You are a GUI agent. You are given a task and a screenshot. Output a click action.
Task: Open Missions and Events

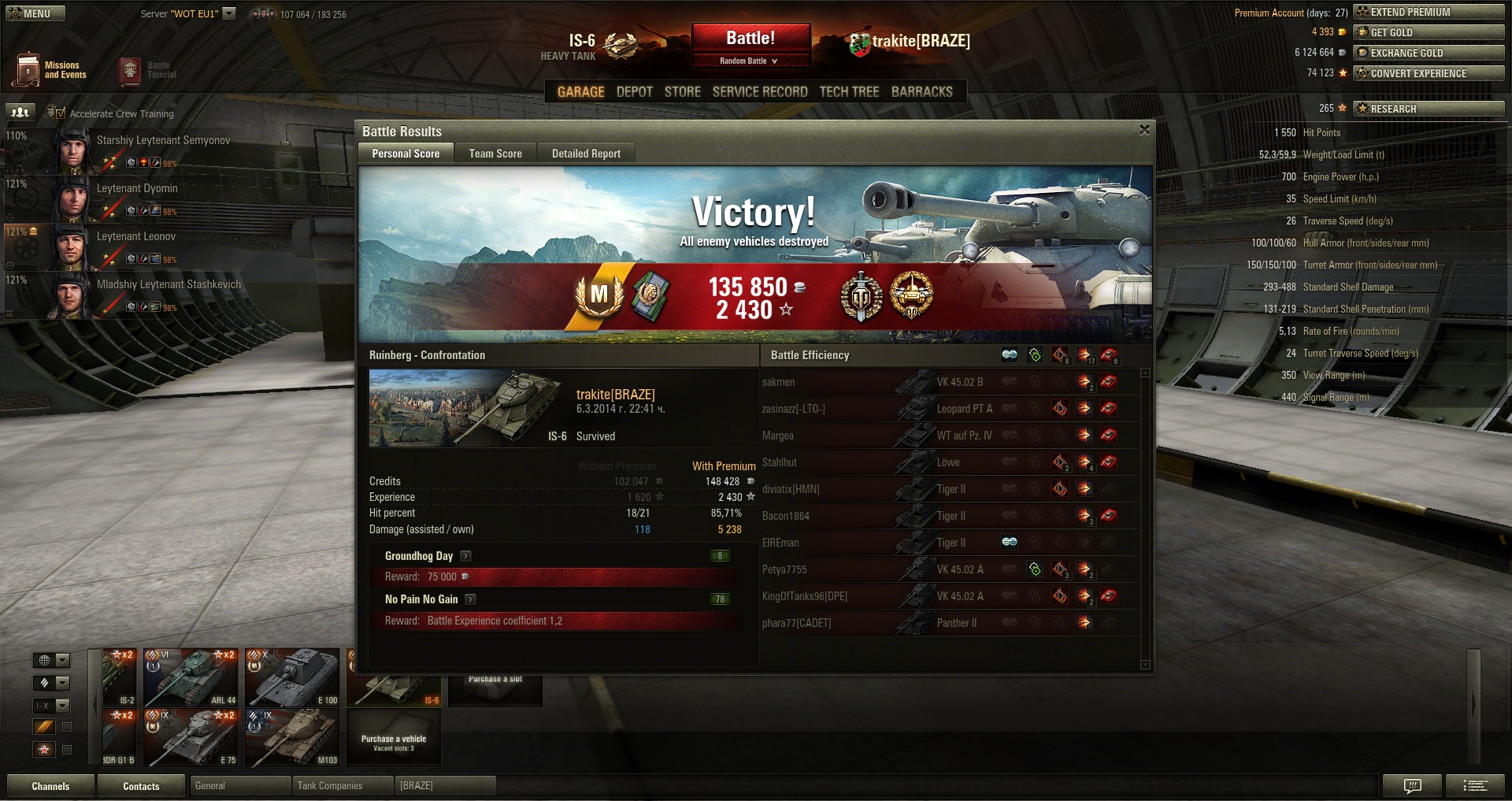pyautogui.click(x=50, y=70)
